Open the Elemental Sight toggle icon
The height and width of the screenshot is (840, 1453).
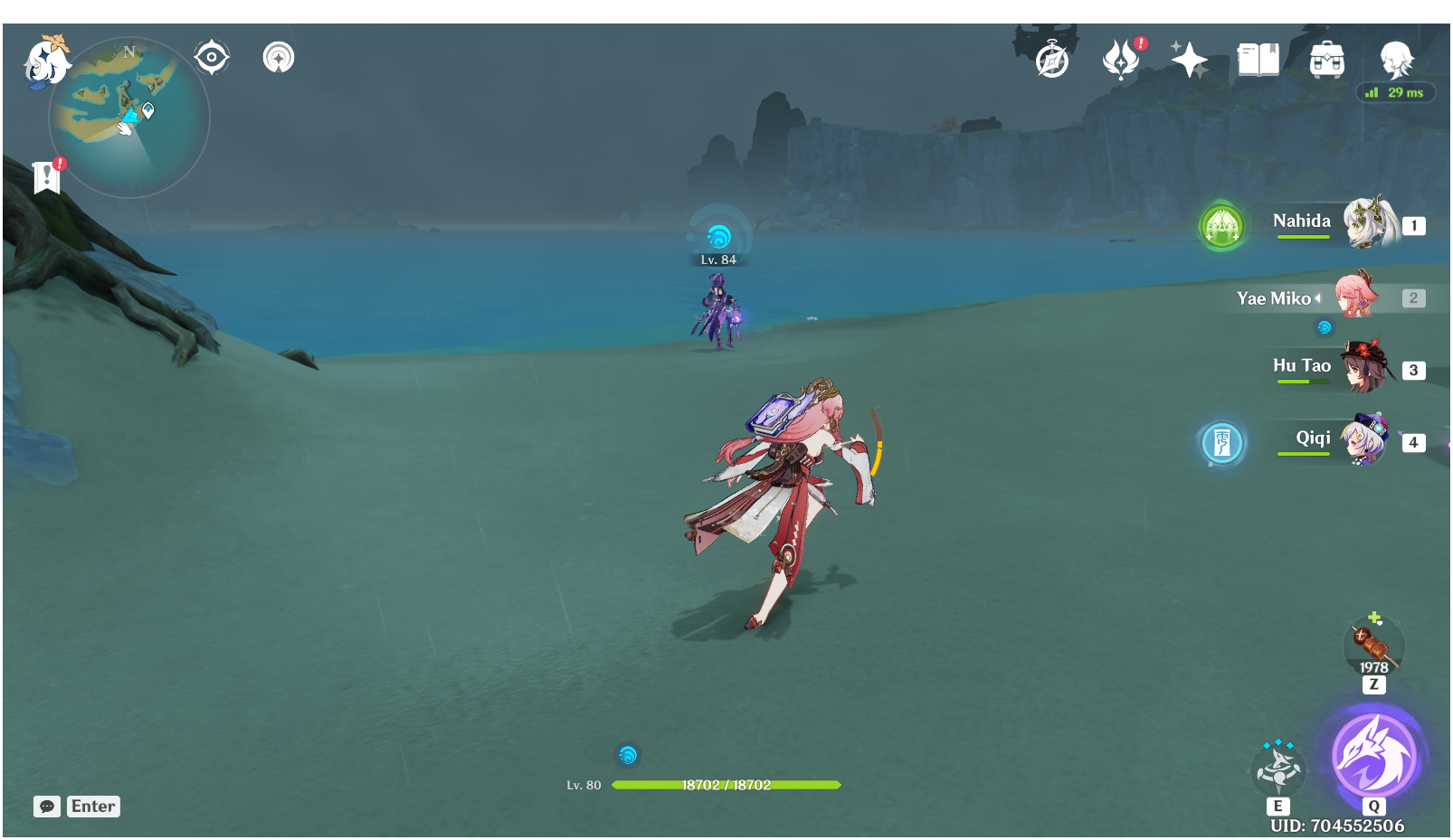coord(279,58)
